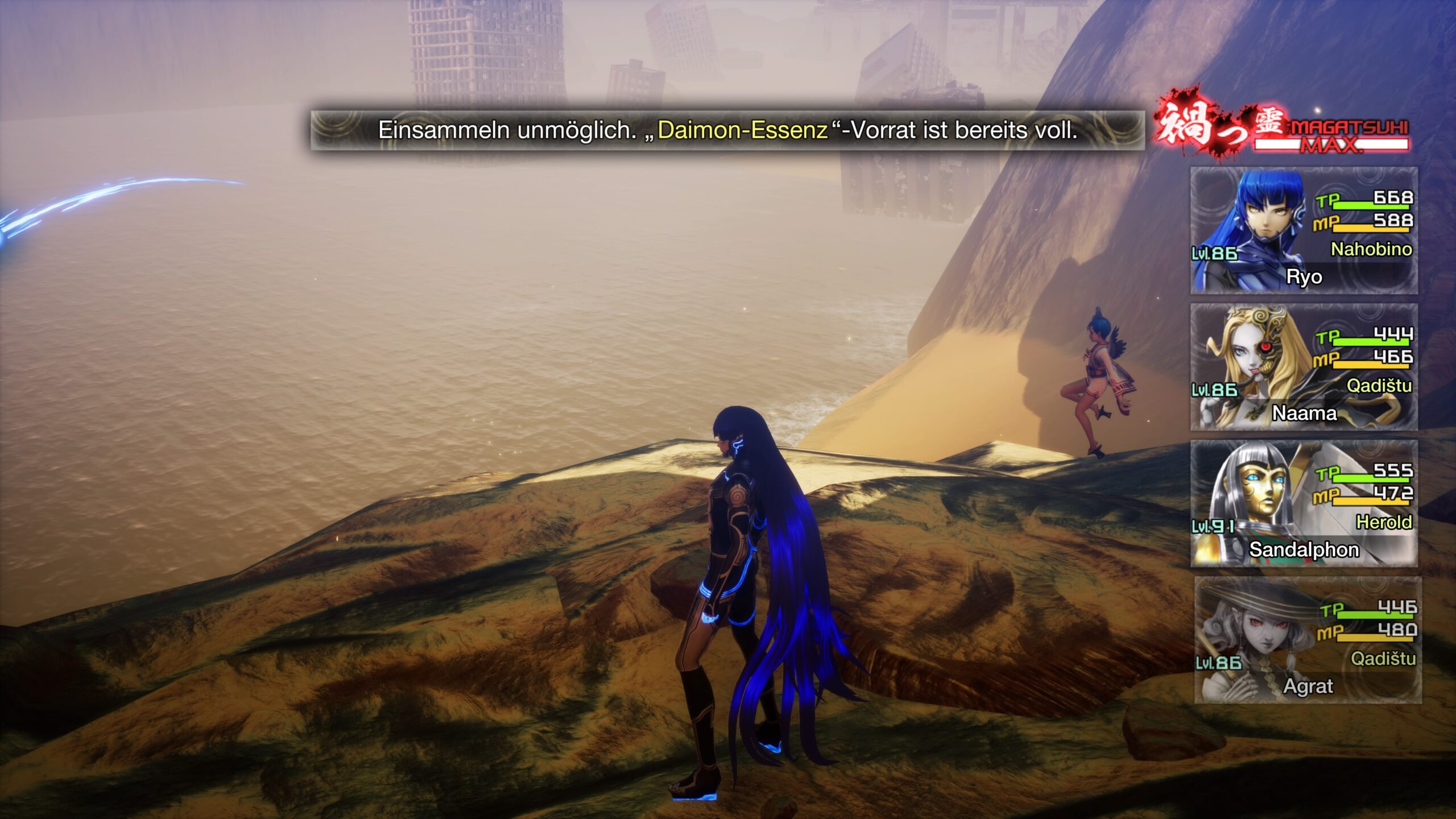Click the Magatsuhi MAX gauge
This screenshot has height=819, width=1456.
pos(1331,136)
